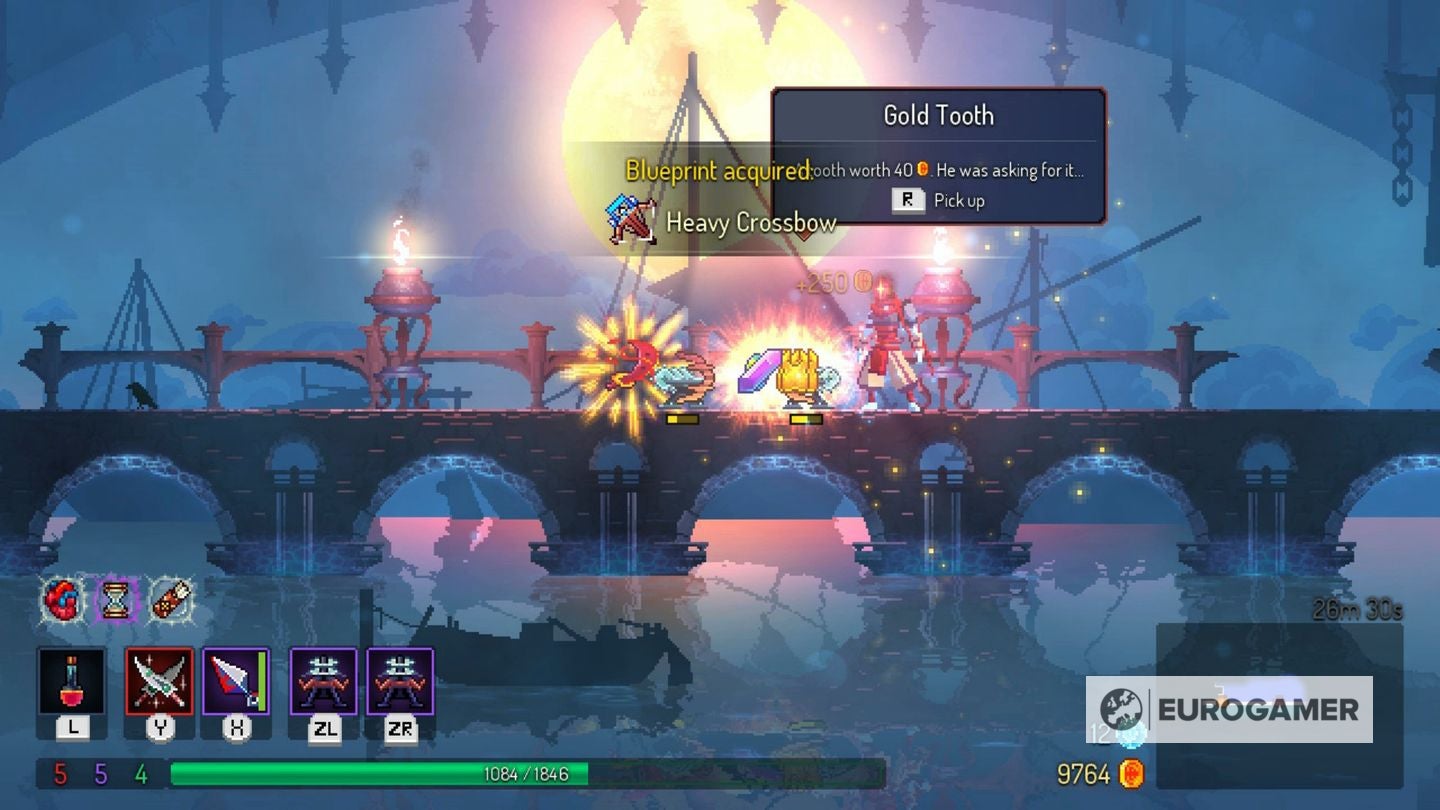The image size is (1440, 810).
Task: Click the Blueprint acquired notification
Action: (x=716, y=171)
